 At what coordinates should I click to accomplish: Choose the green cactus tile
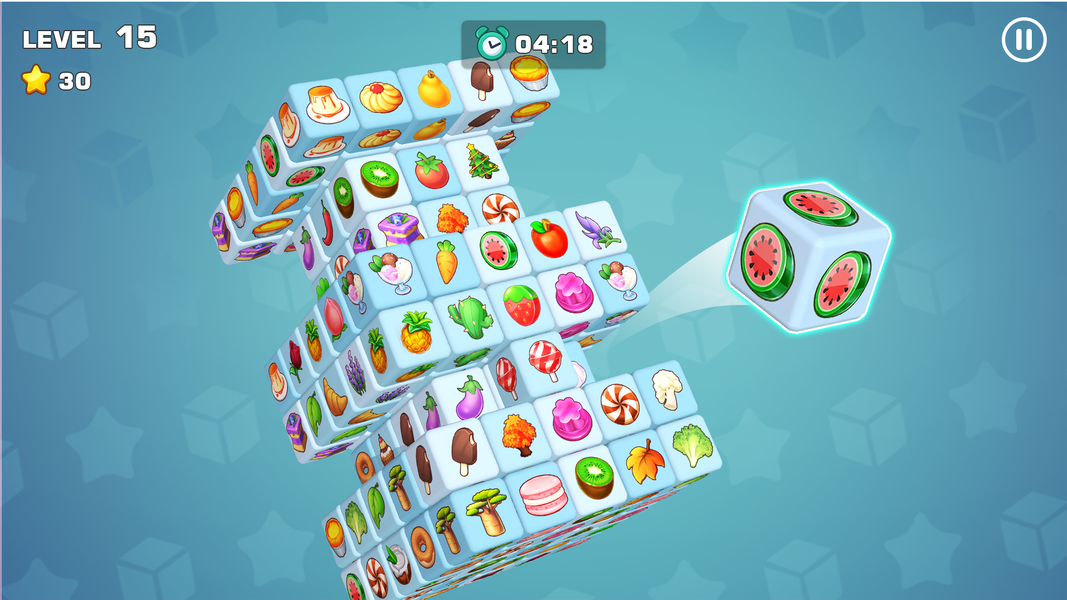(470, 316)
